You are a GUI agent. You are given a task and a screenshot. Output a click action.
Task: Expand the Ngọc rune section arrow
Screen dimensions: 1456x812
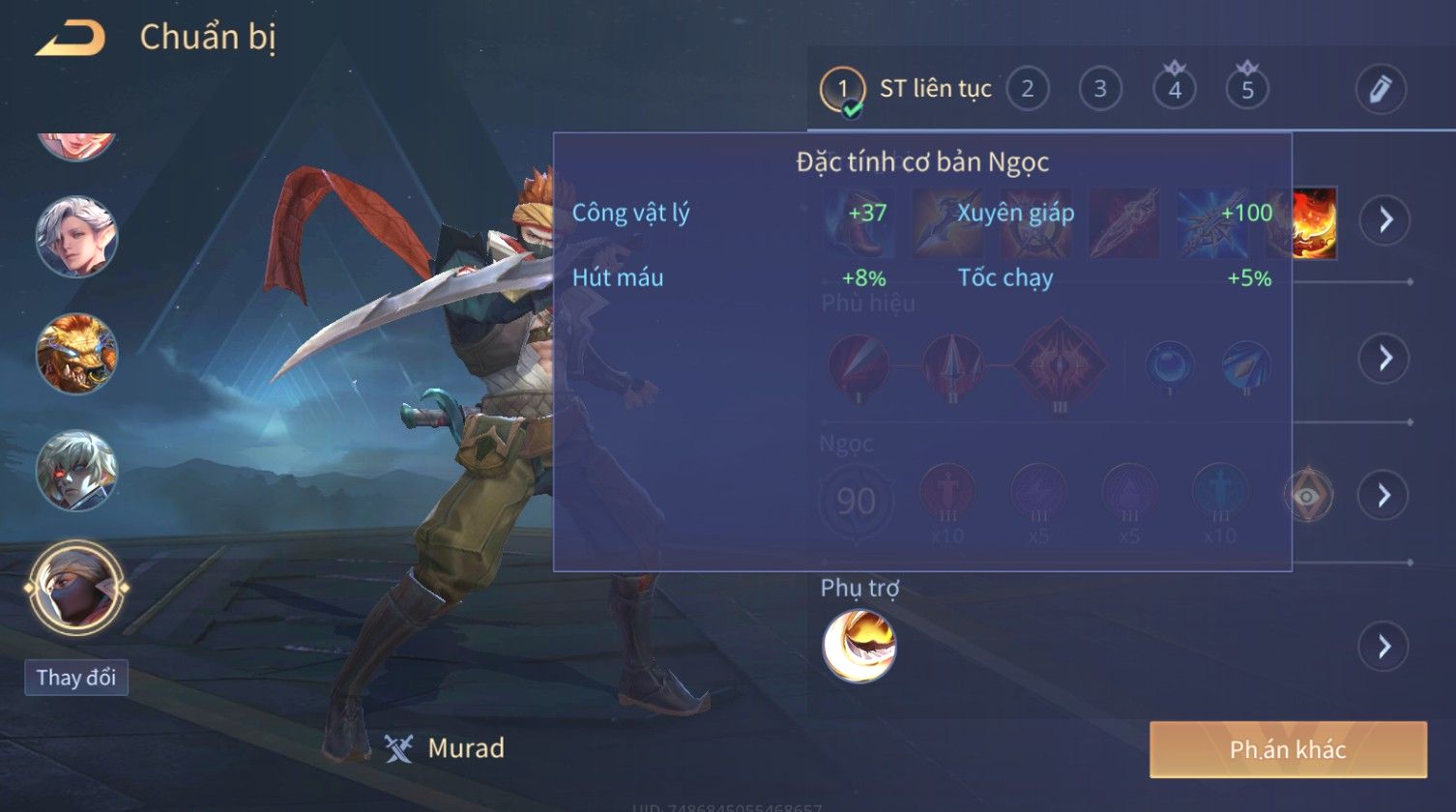click(1384, 495)
